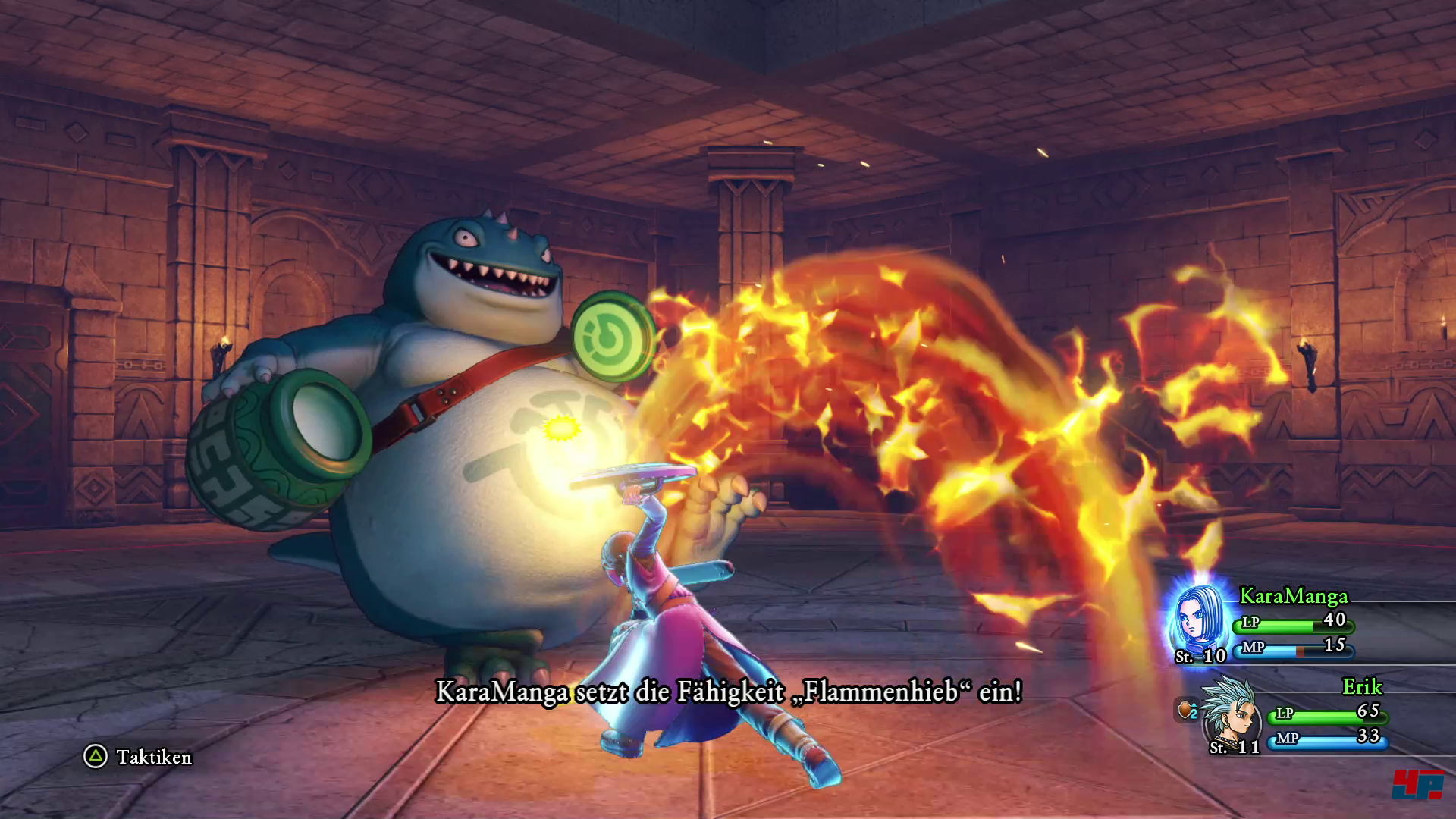Inspect the status effect icon beside Erik
1456x819 pixels.
[x=1187, y=711]
